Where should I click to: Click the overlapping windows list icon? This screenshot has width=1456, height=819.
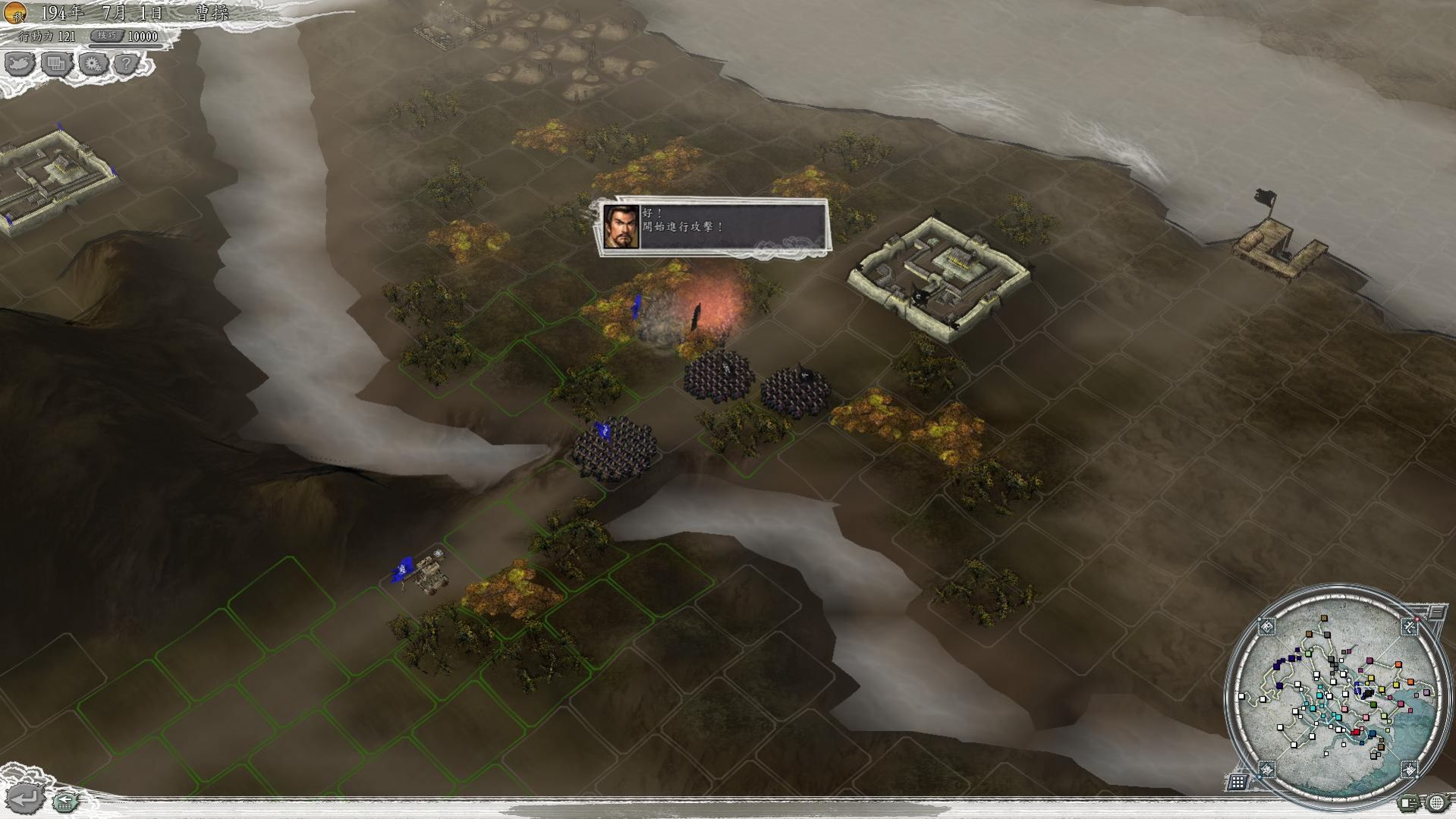click(x=56, y=64)
